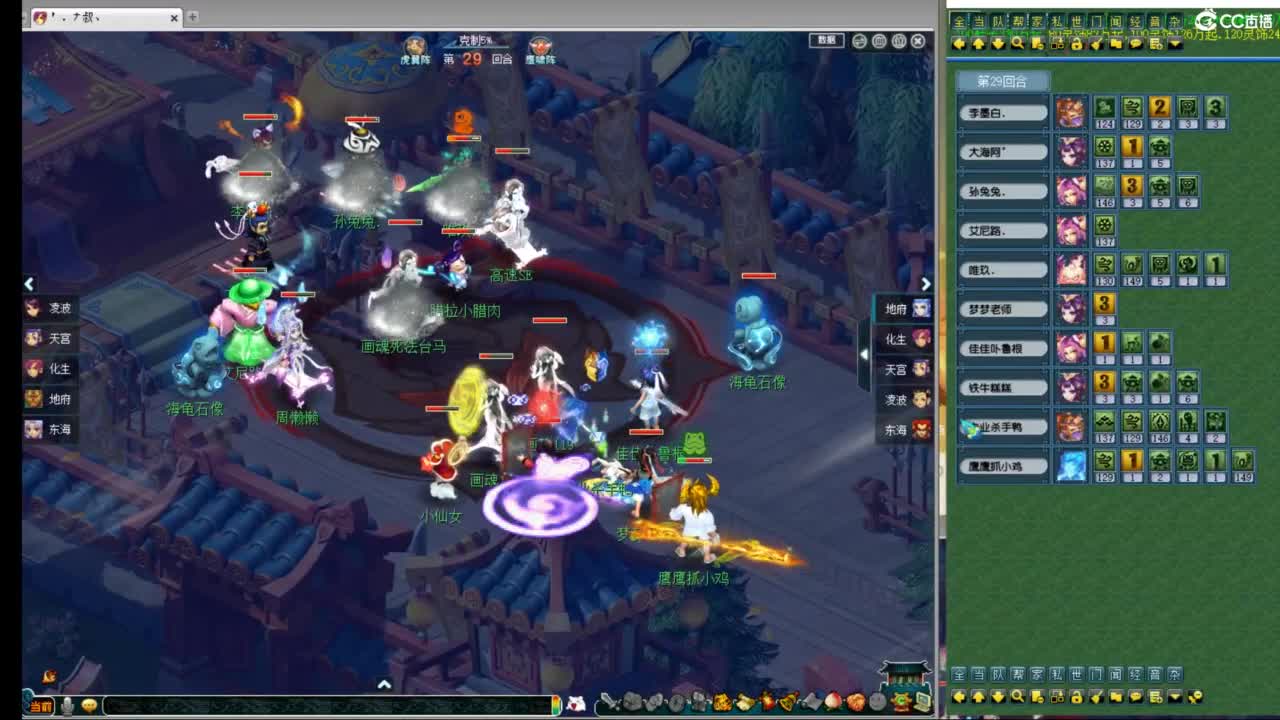Open the emoji face icon beside the chat input

point(91,704)
